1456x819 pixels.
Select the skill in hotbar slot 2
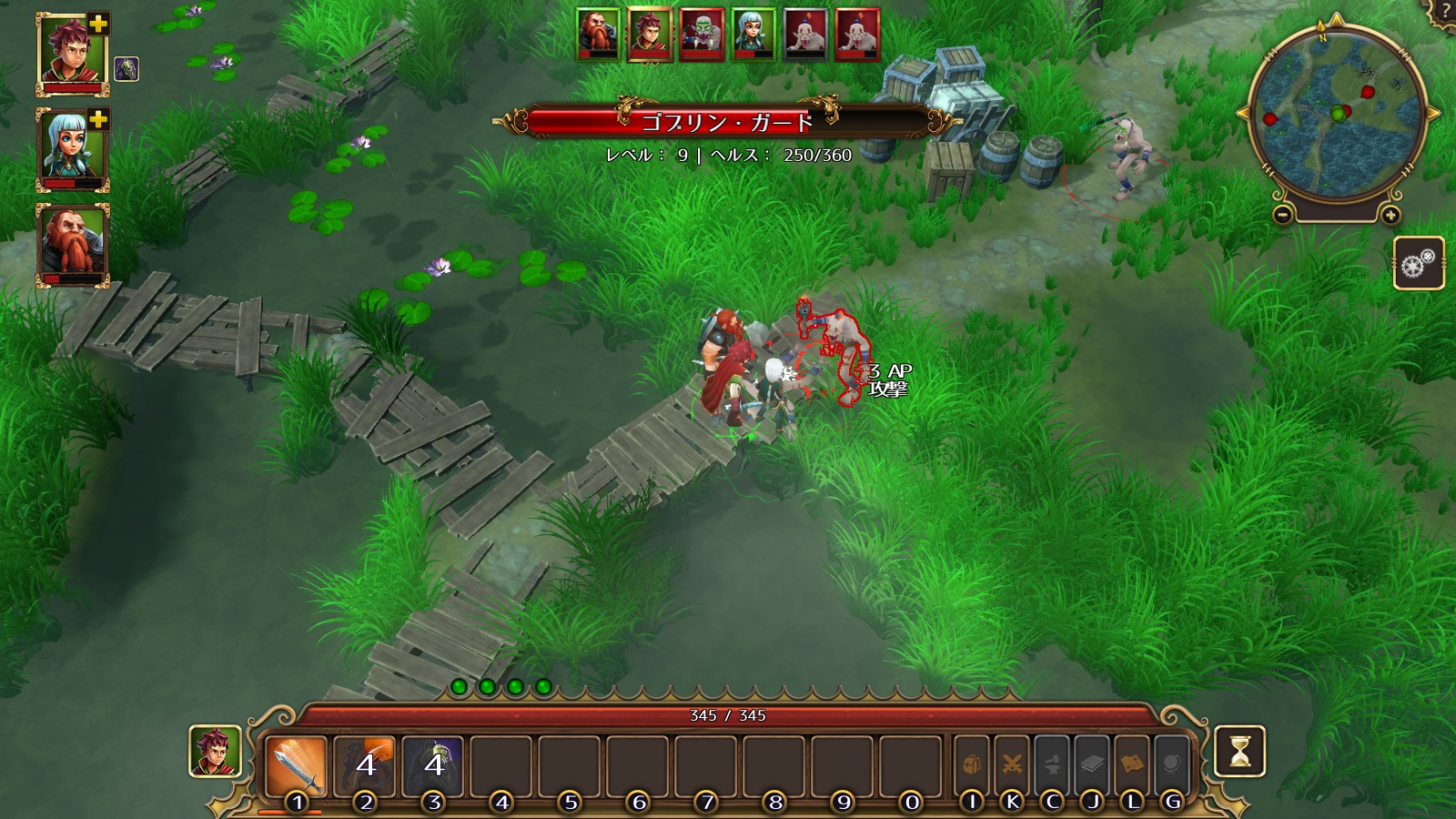click(x=365, y=764)
